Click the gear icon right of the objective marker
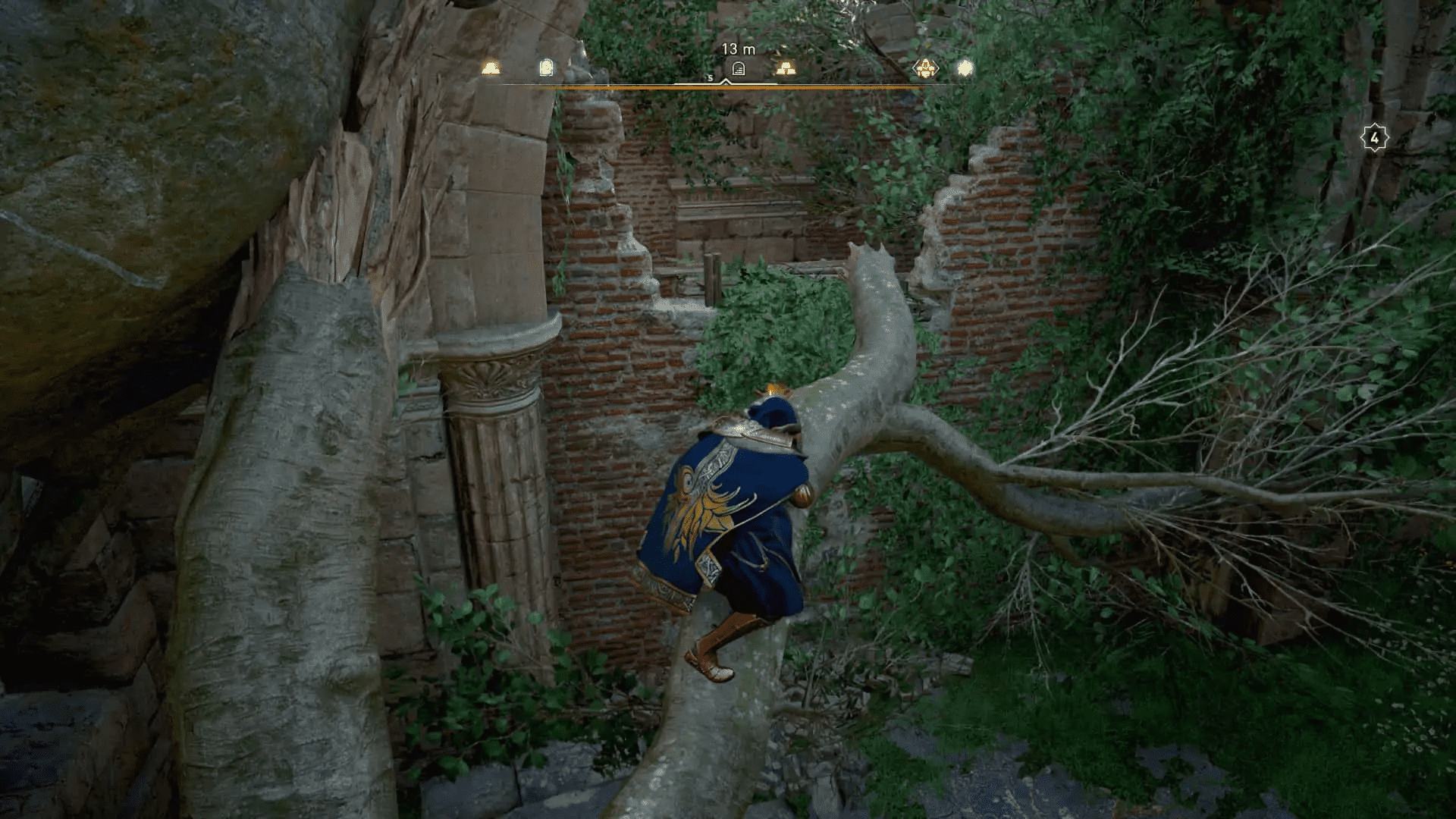The height and width of the screenshot is (819, 1456). [x=786, y=68]
